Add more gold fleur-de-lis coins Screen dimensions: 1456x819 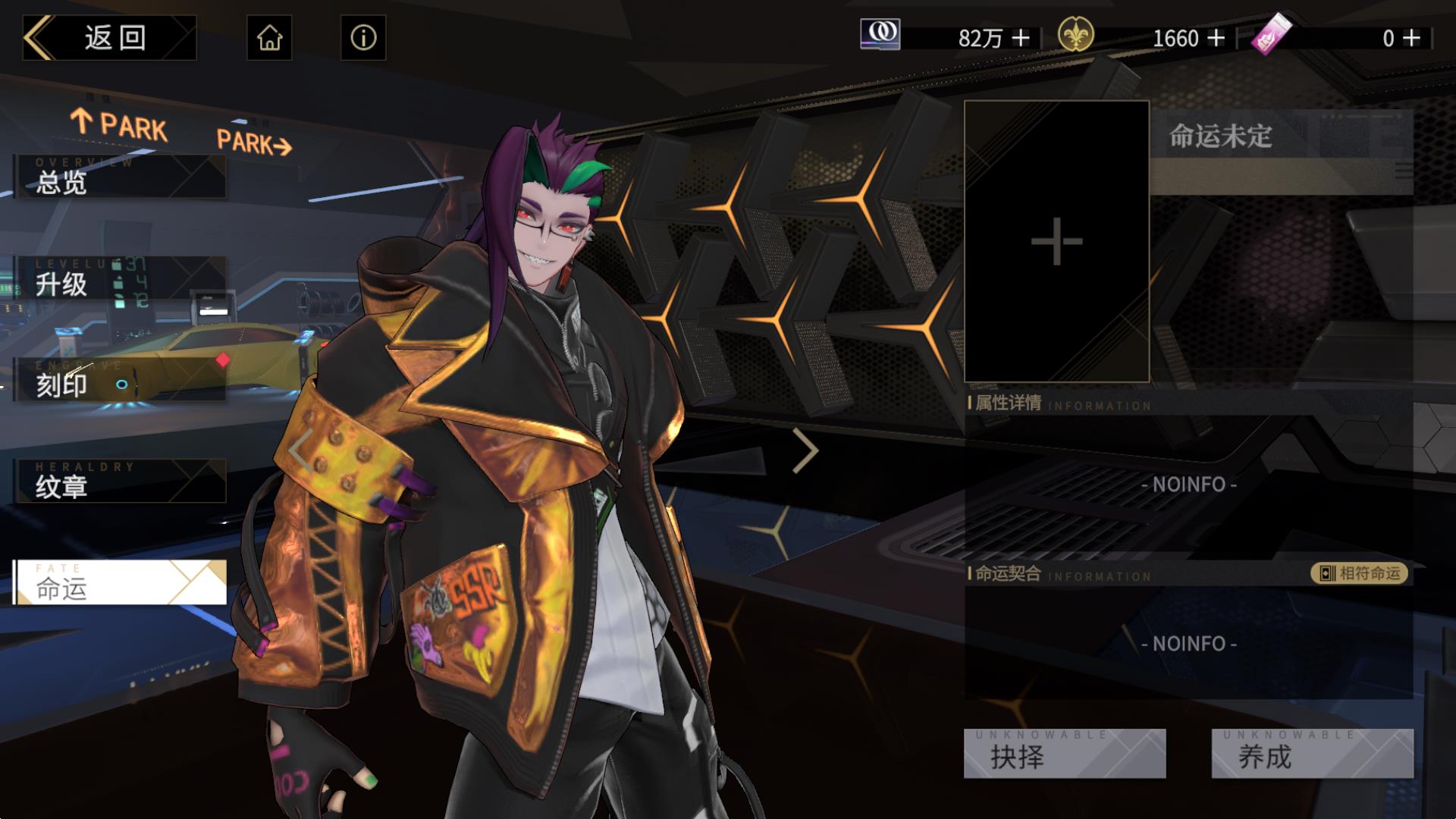[1216, 38]
